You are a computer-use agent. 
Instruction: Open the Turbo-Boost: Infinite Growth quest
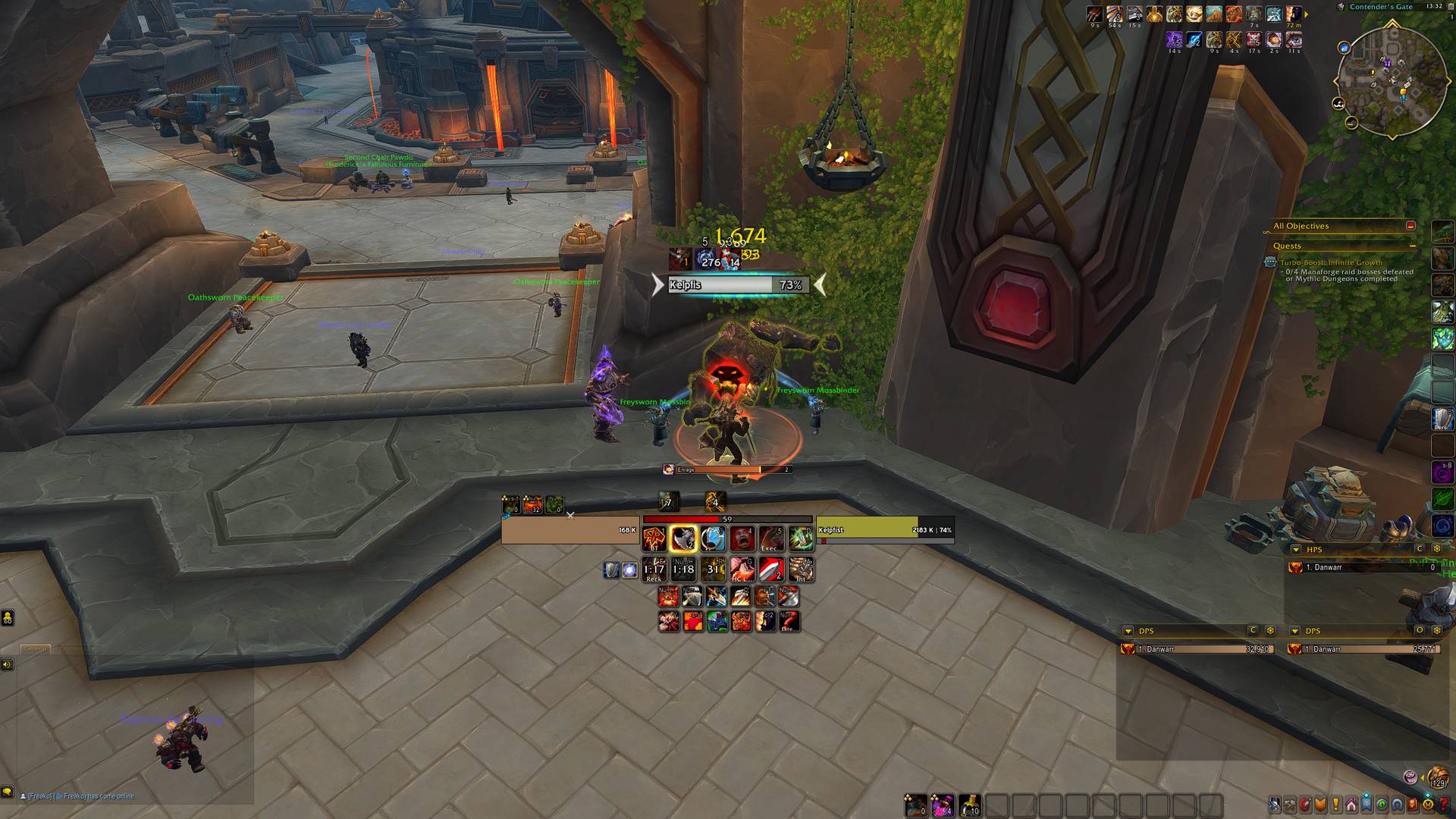[x=1331, y=262]
